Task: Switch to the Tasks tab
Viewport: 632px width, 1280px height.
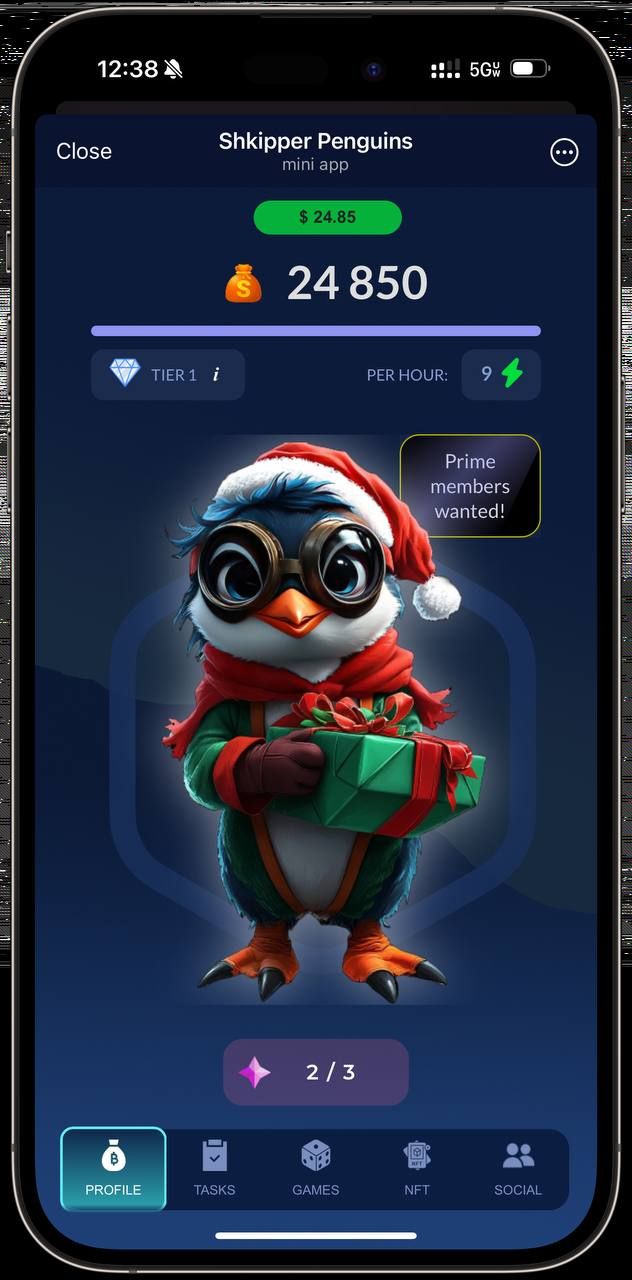Action: click(214, 1169)
